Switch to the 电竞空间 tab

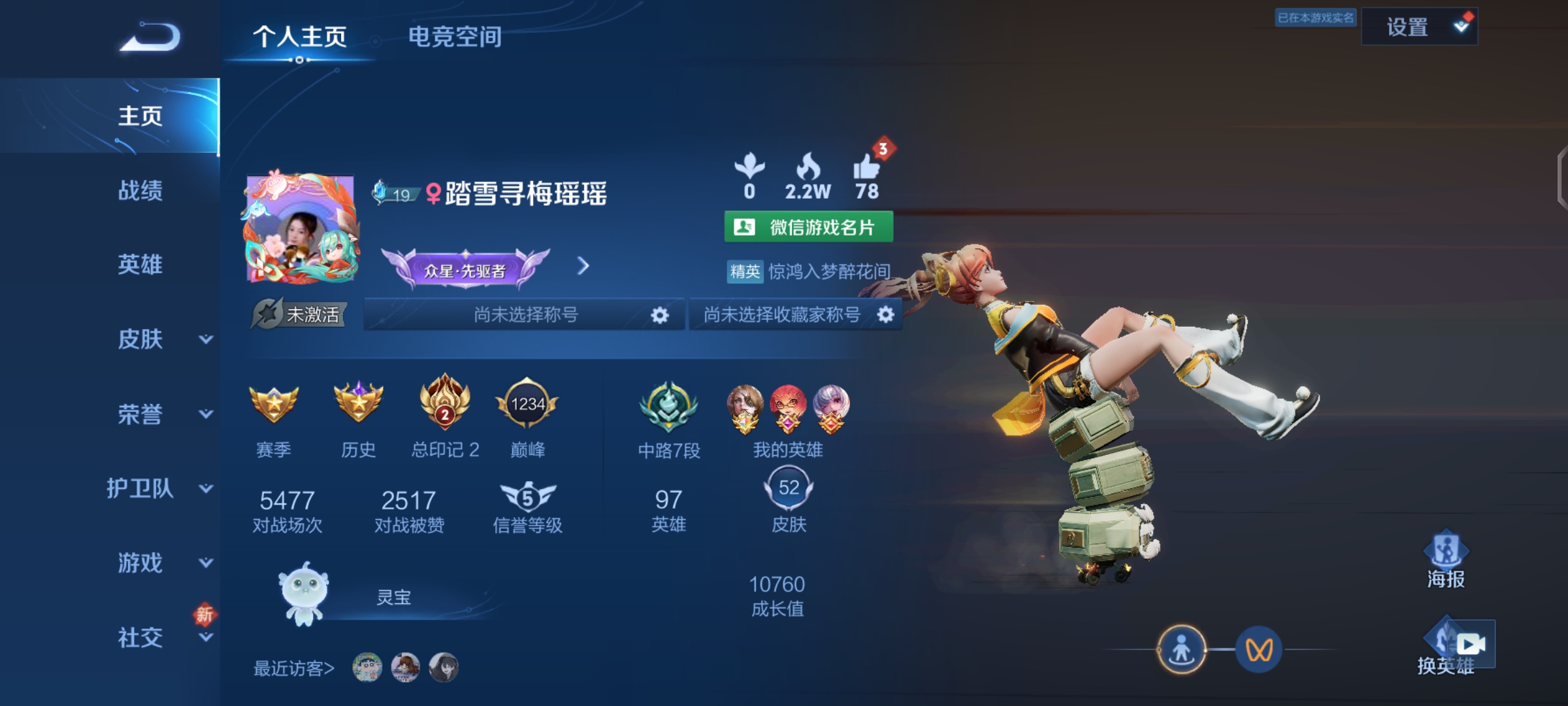coord(455,37)
